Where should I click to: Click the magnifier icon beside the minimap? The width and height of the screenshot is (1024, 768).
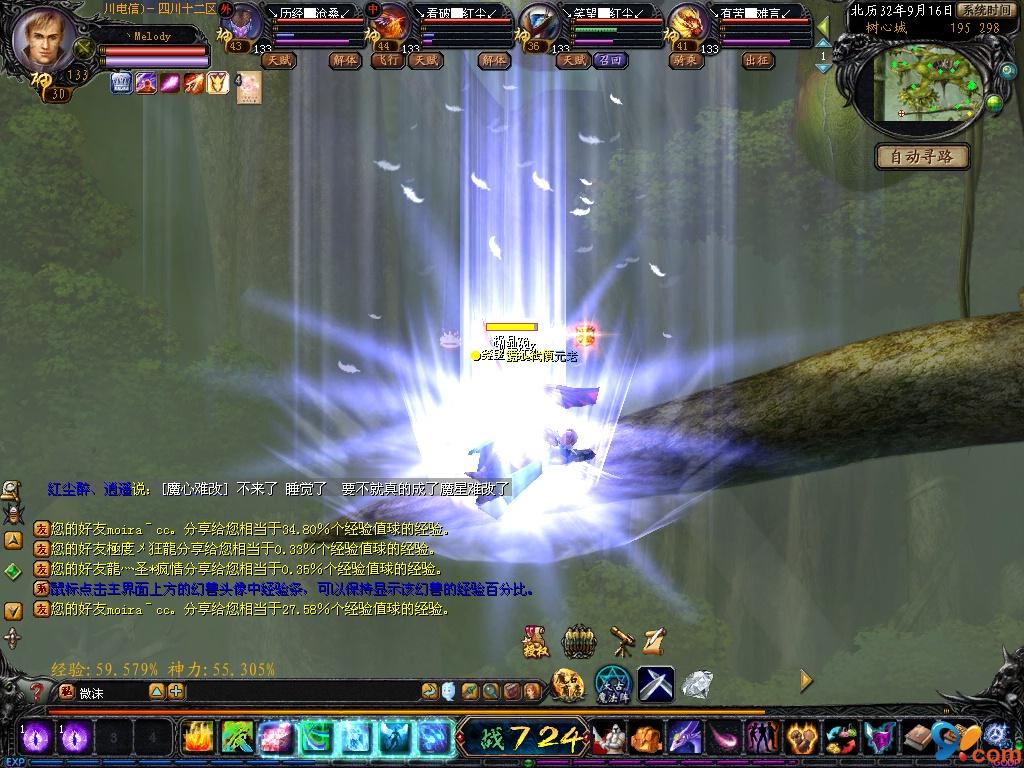(1007, 71)
